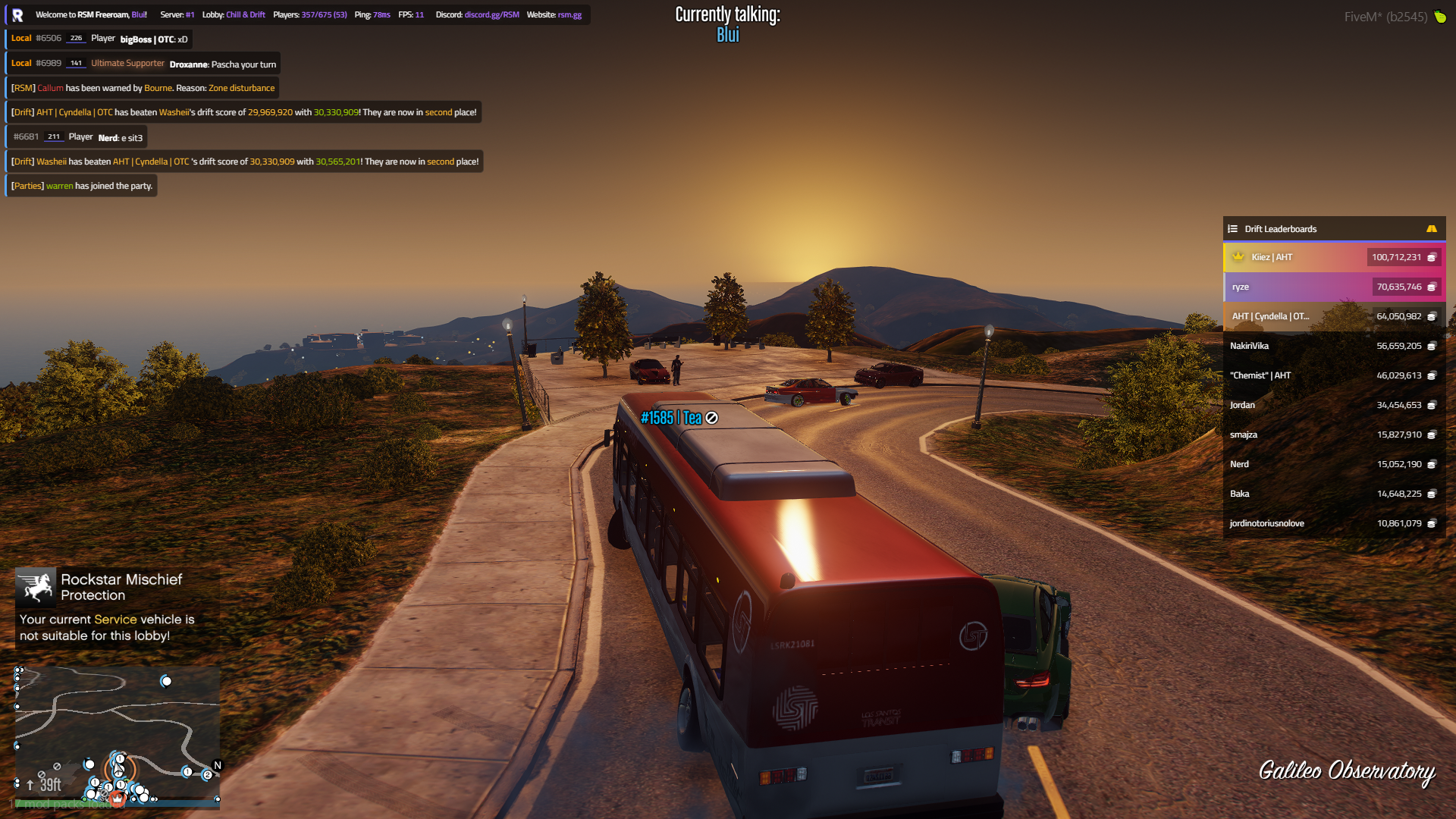Click the yellow icon on leaderboard header

[x=1431, y=229]
